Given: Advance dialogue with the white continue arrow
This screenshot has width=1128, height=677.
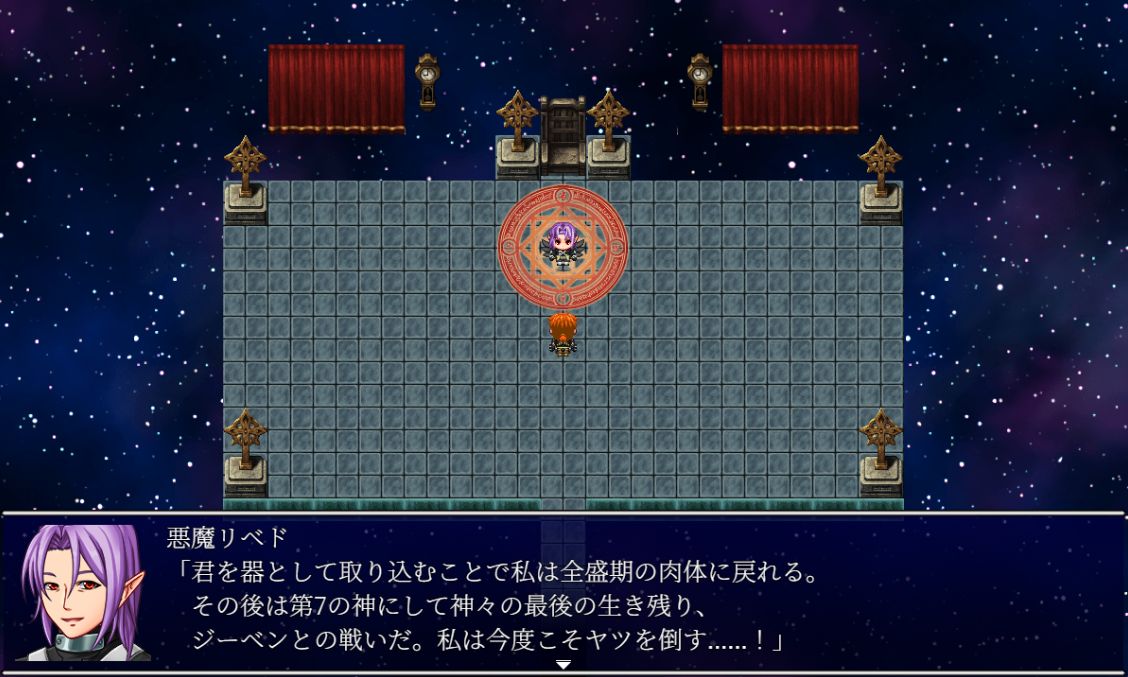Looking at the screenshot, I should (x=564, y=663).
